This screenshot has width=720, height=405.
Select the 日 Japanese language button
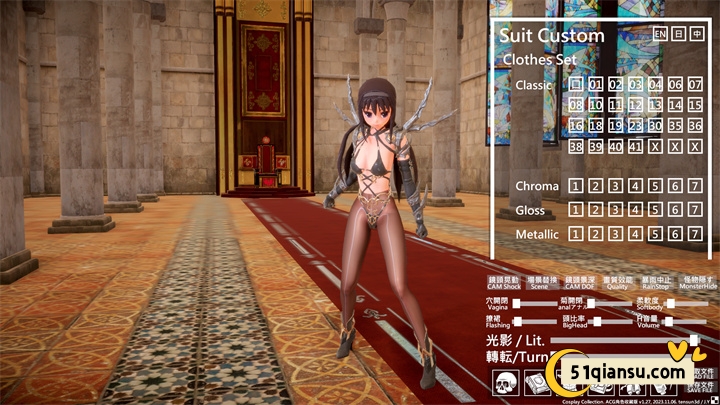pos(678,34)
